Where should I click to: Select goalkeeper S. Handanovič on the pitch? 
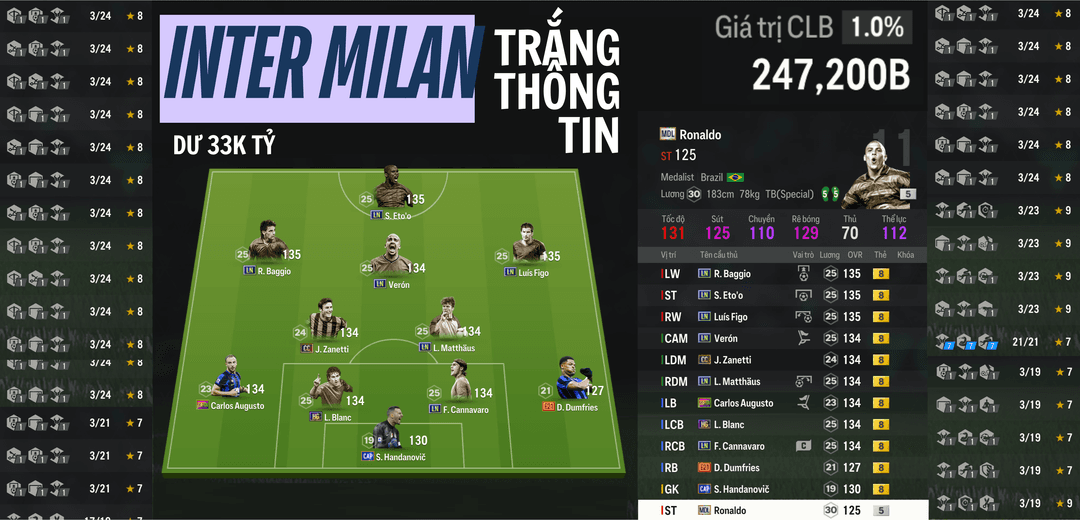coord(389,431)
